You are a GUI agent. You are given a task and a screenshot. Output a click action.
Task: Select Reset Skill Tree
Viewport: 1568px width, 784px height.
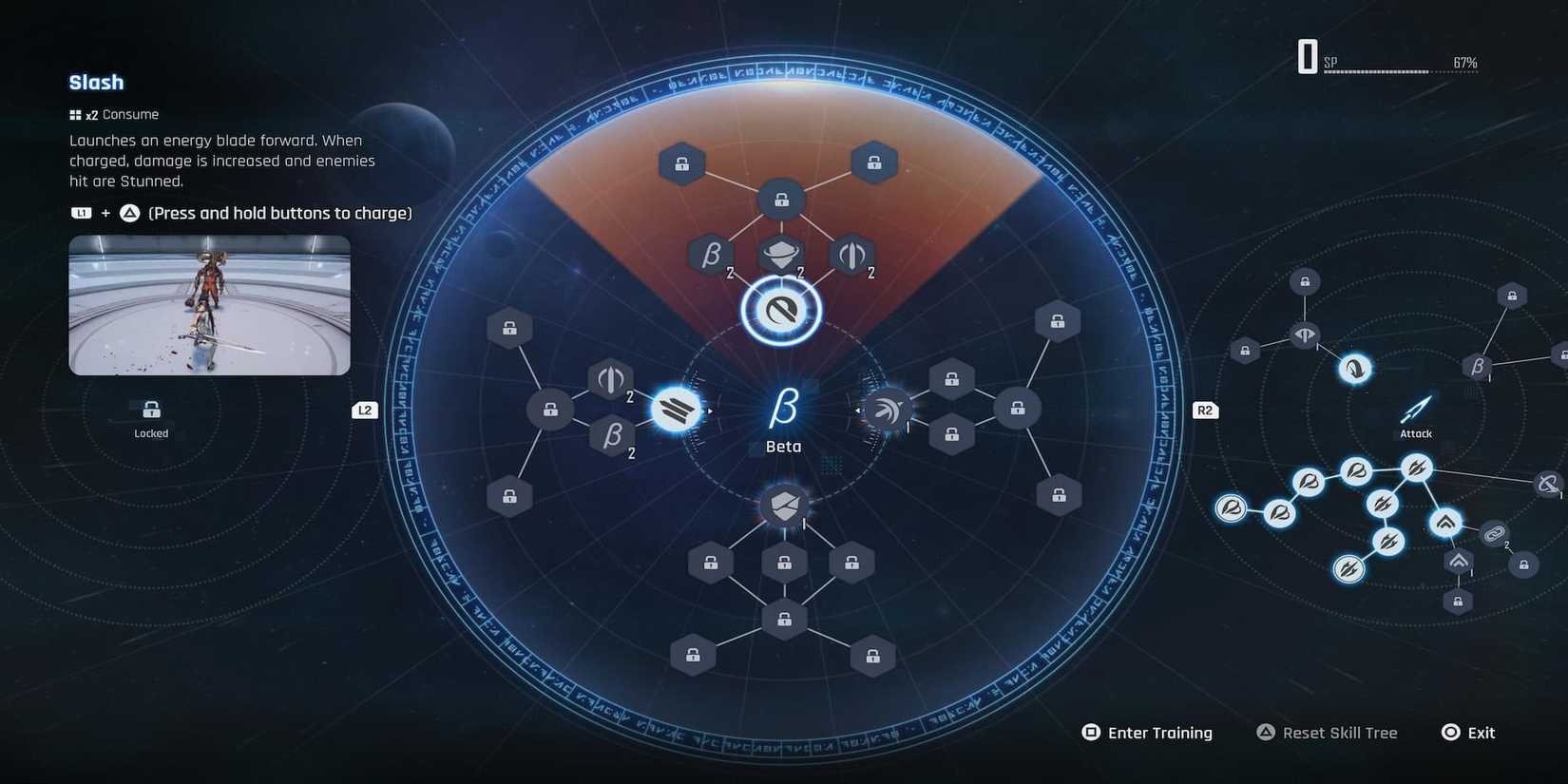(x=1328, y=732)
